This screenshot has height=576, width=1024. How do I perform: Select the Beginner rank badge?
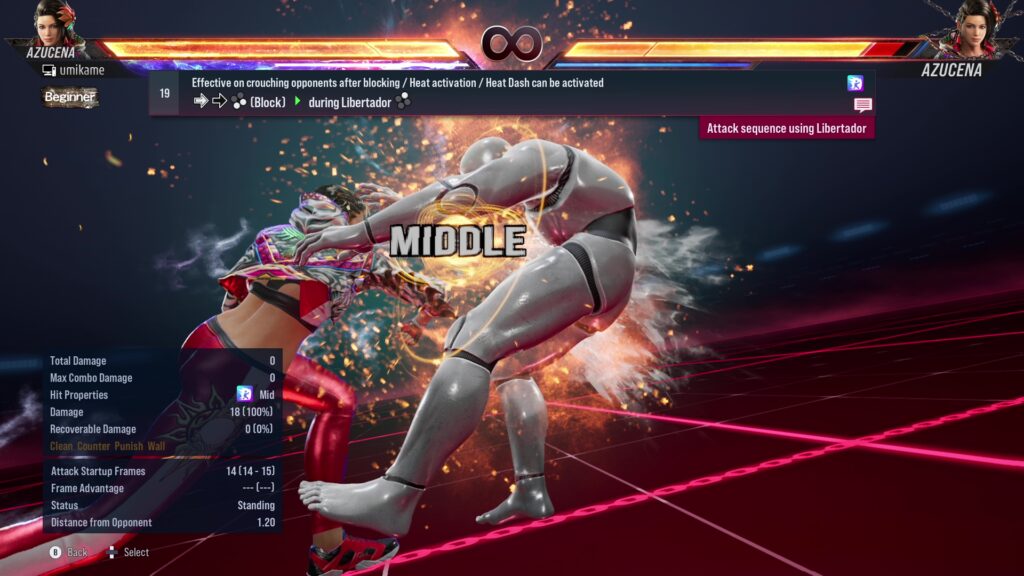70,97
